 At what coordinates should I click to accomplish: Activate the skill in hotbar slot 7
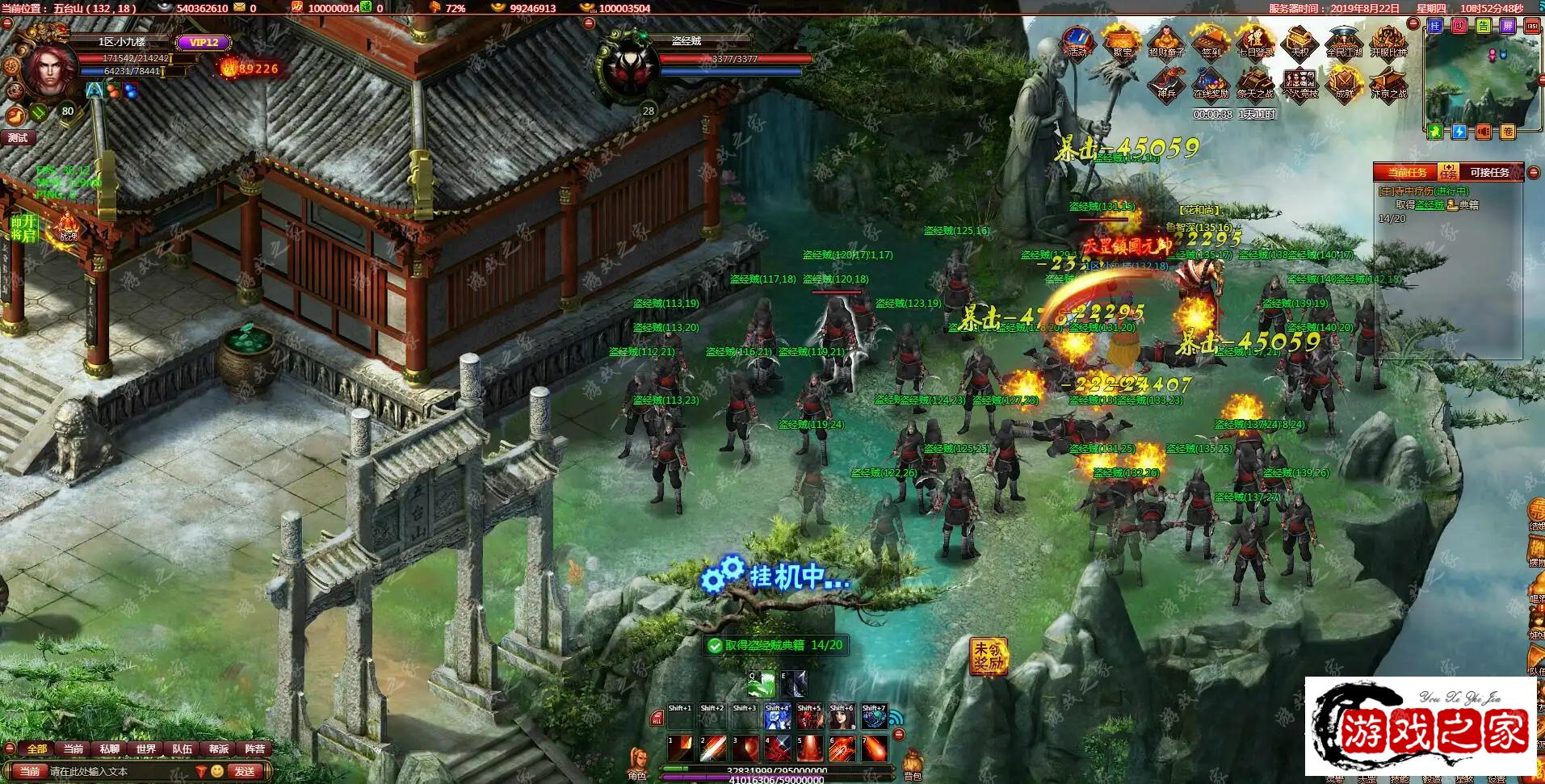tap(874, 748)
